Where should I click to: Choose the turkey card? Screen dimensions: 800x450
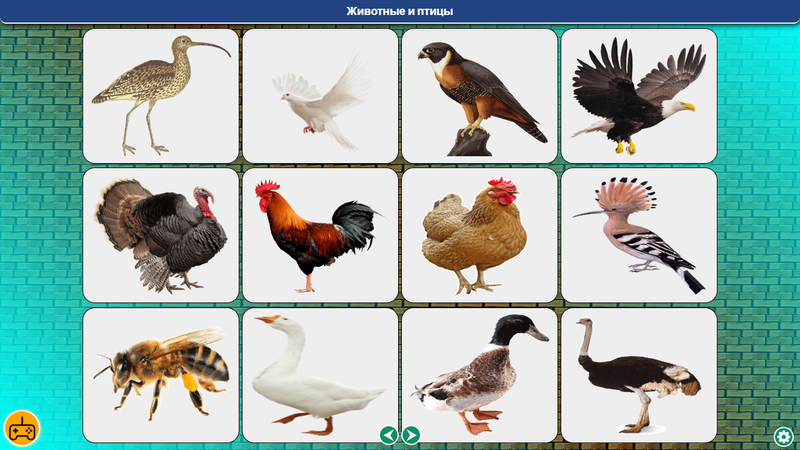pos(161,235)
